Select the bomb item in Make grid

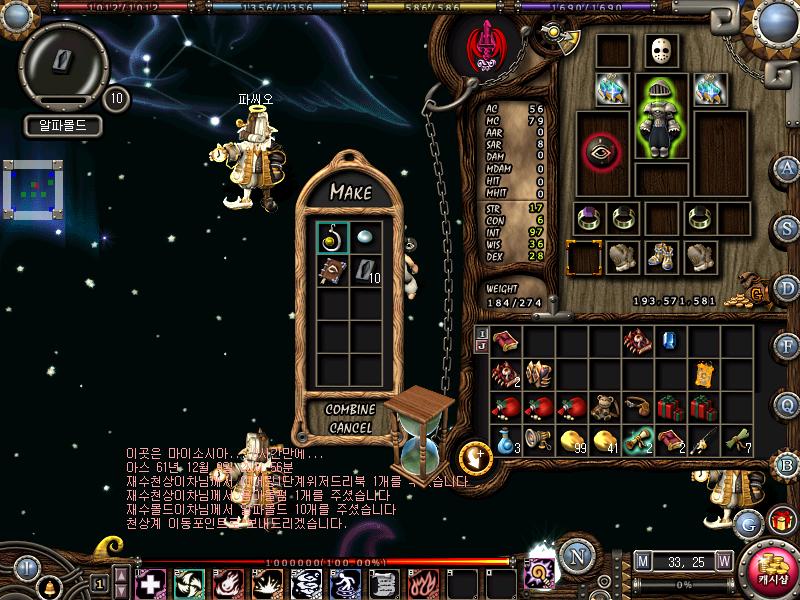(332, 237)
